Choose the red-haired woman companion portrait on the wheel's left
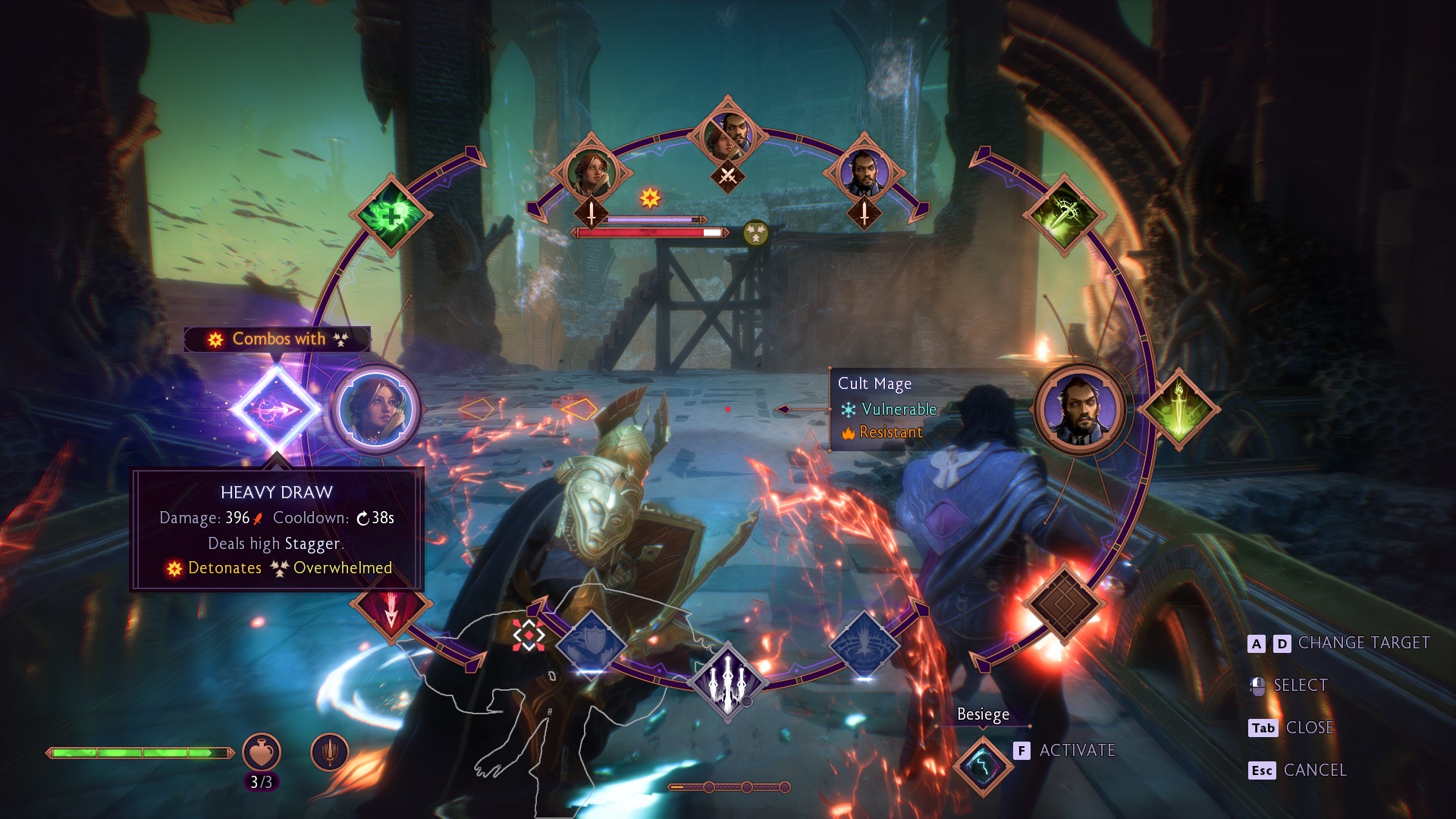The image size is (1456, 819). pos(376,409)
